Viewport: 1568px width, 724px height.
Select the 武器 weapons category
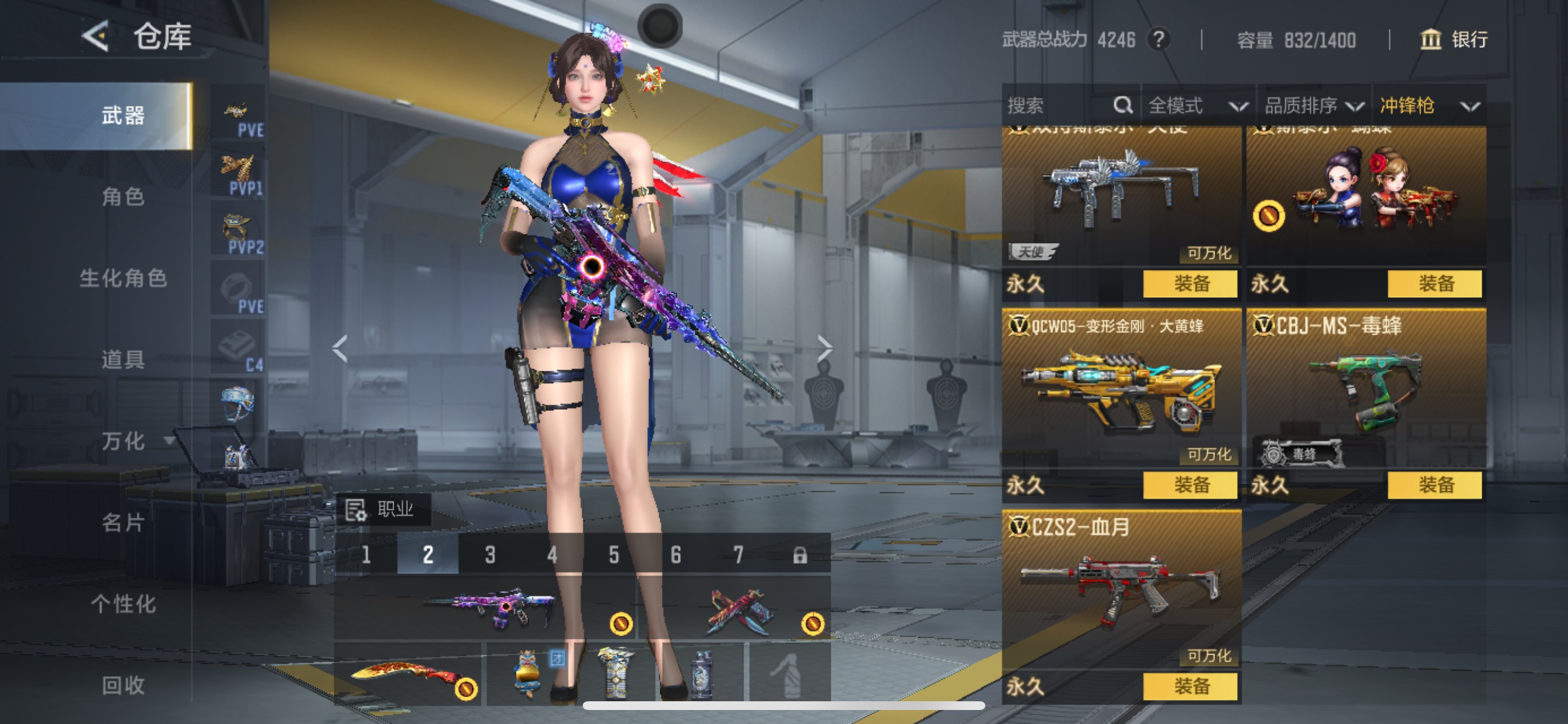pyautogui.click(x=123, y=115)
